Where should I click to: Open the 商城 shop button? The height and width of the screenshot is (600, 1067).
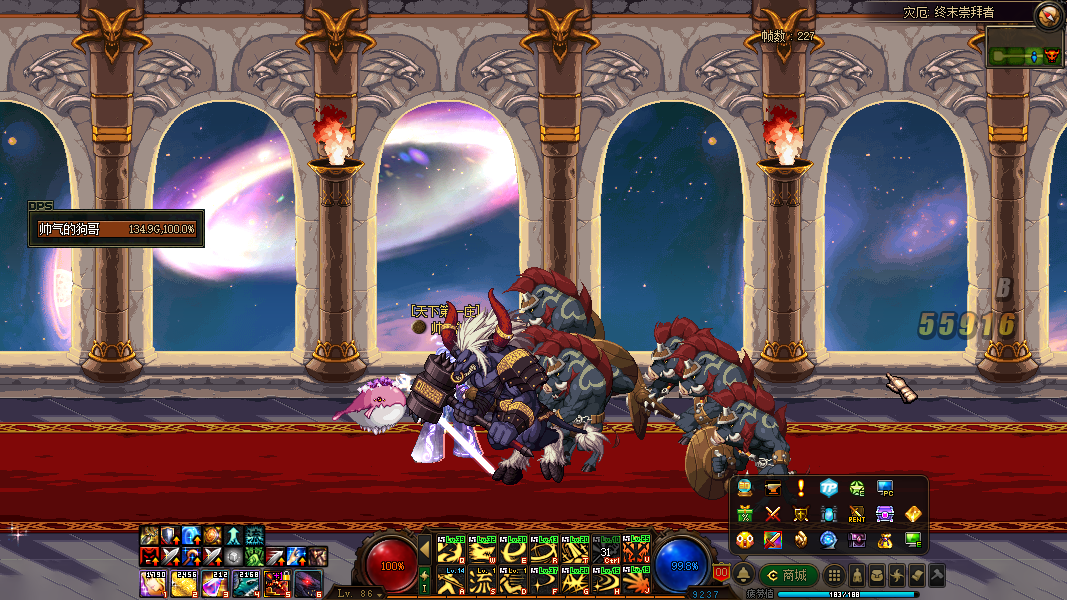pos(788,575)
